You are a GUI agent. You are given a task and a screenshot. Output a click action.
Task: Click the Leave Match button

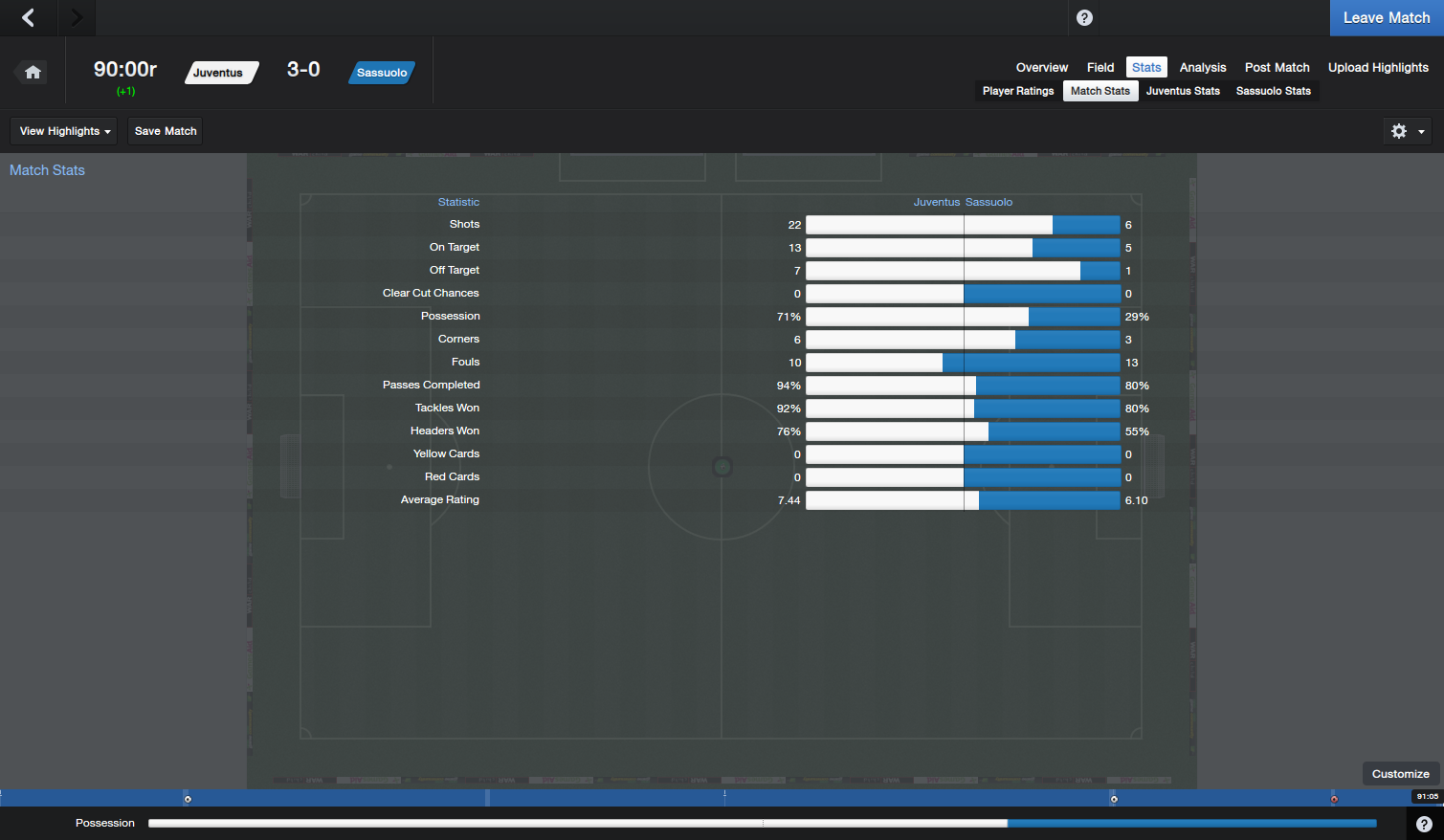[x=1386, y=17]
